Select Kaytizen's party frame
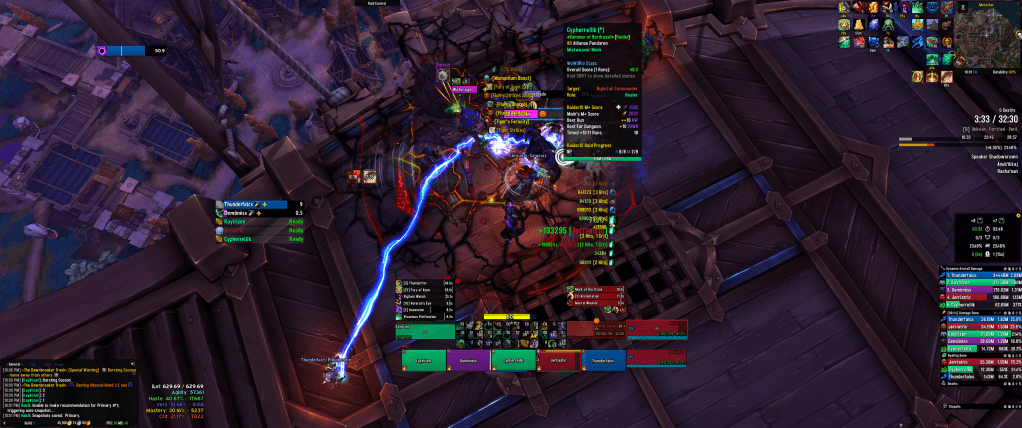The height and width of the screenshot is (428, 1022). [424, 360]
